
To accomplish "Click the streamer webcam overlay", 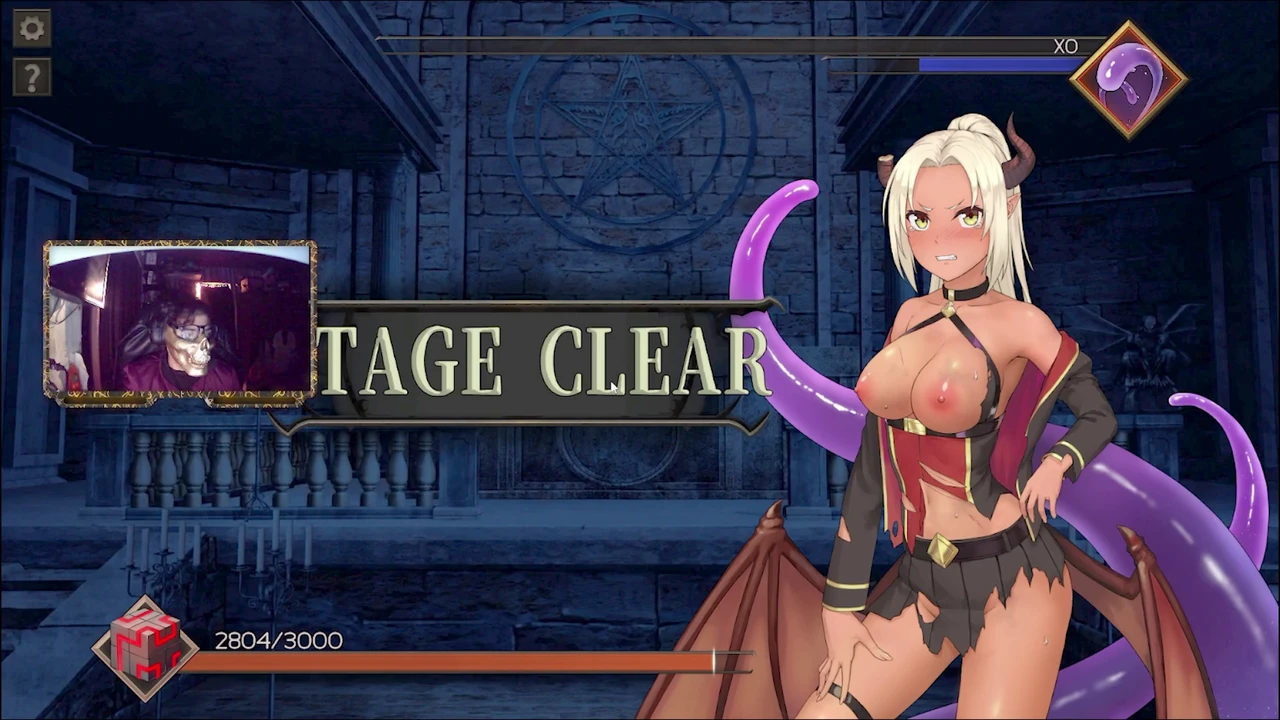I will tap(180, 323).
